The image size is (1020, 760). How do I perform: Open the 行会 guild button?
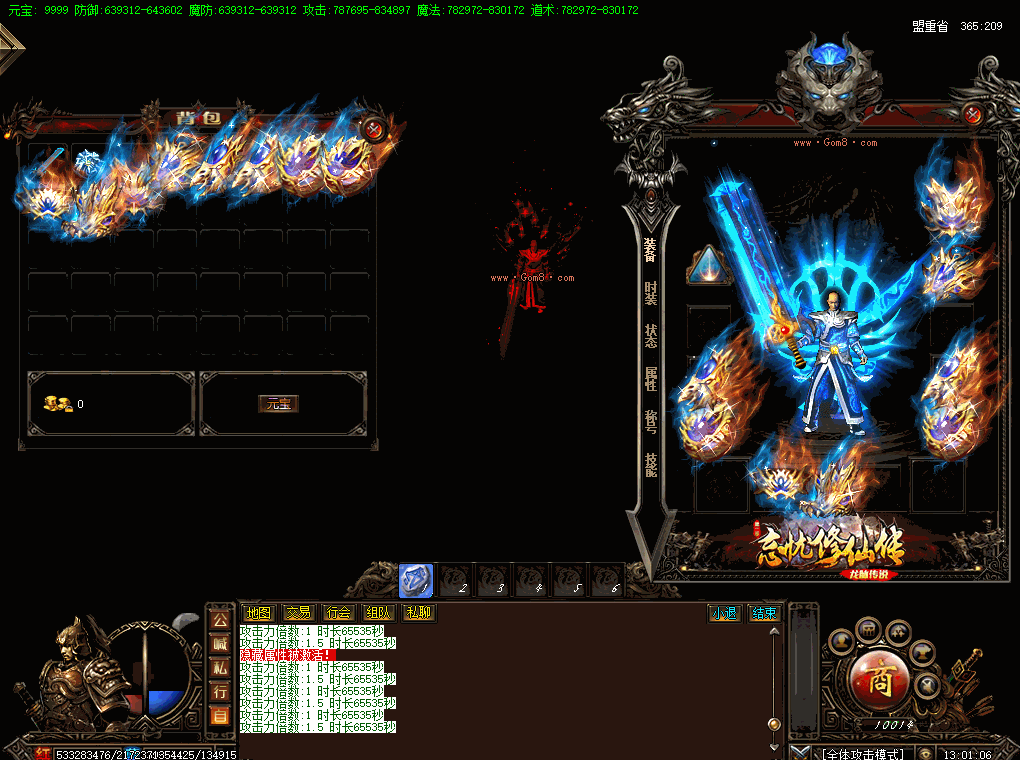click(x=338, y=613)
